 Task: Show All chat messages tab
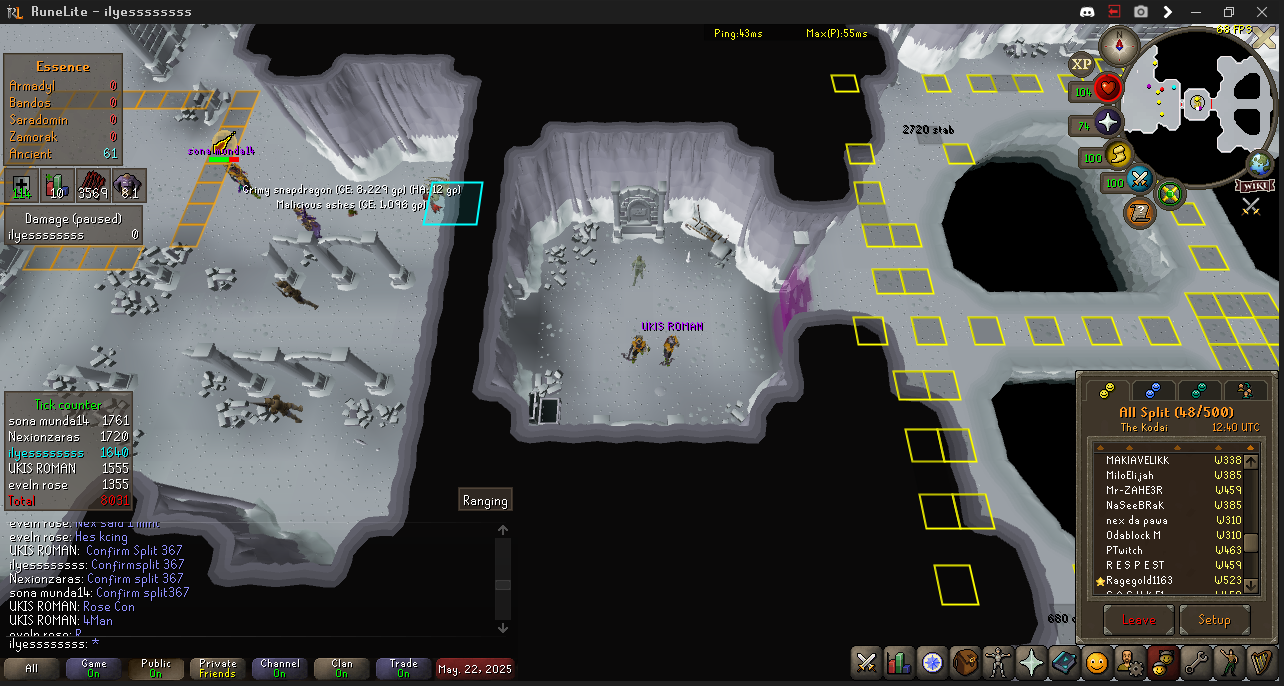(32, 668)
